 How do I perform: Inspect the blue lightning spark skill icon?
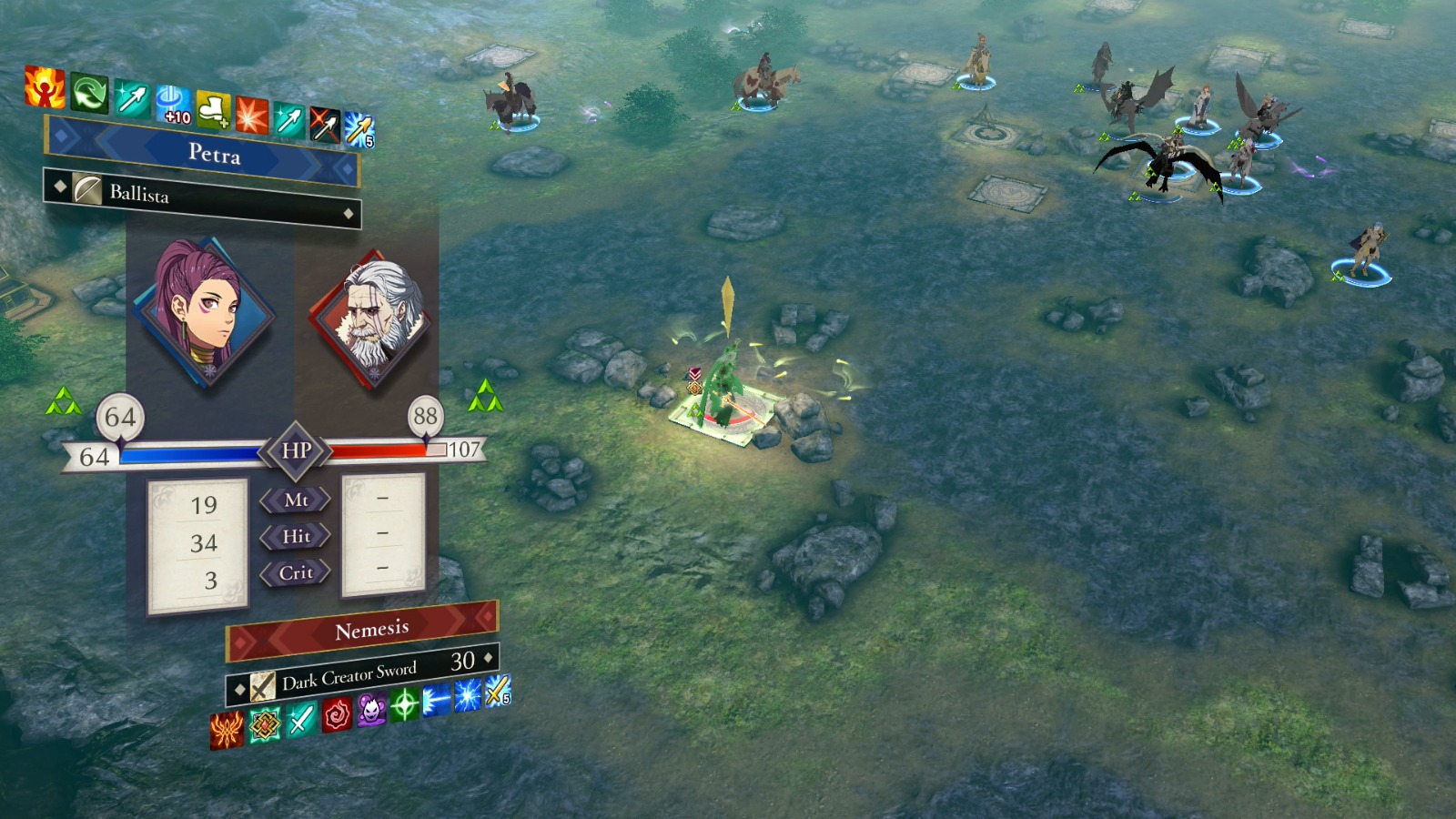pyautogui.click(x=468, y=696)
